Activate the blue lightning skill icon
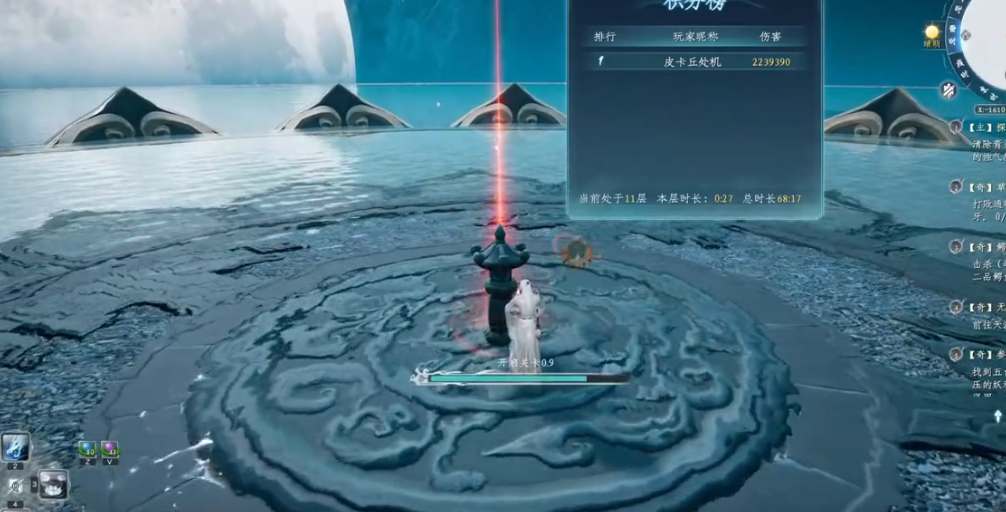Image resolution: width=1006 pixels, height=512 pixels. pos(15,446)
